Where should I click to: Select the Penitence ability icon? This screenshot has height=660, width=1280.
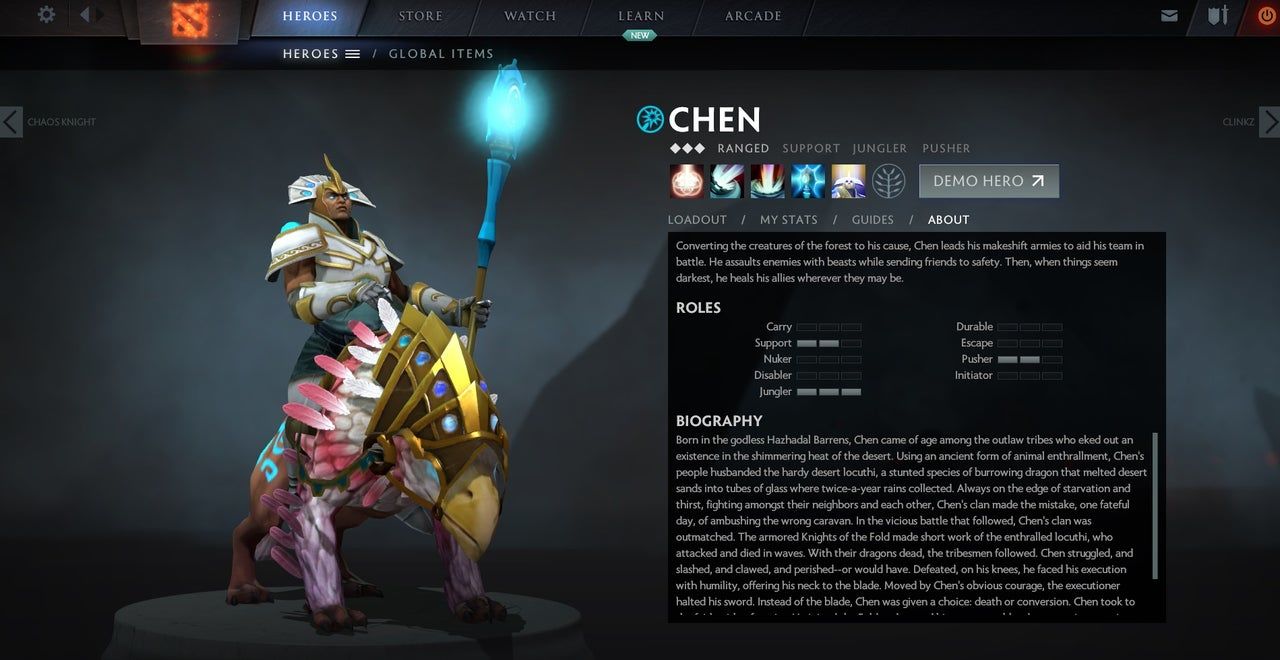point(687,181)
